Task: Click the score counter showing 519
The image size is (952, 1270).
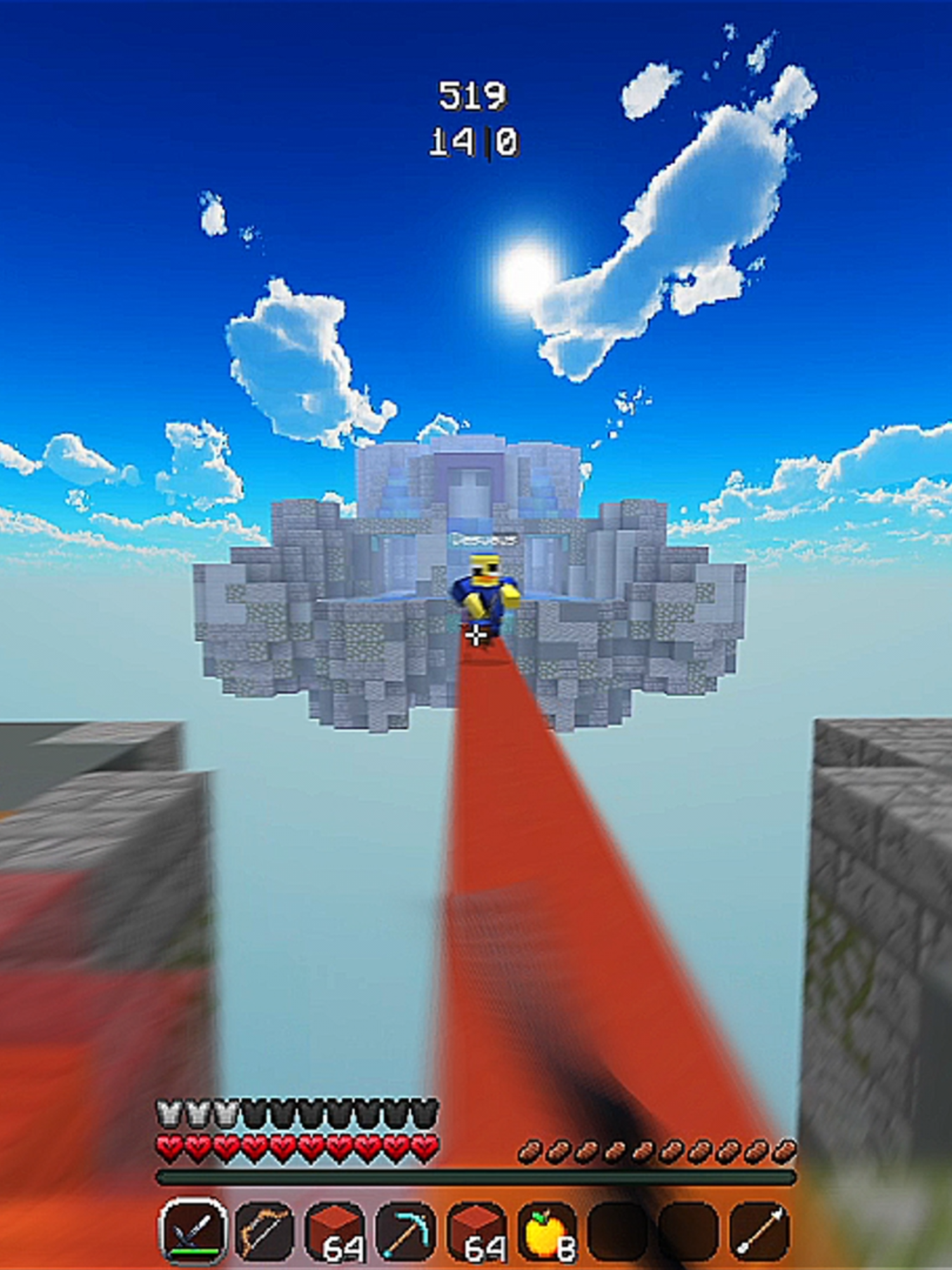Action: (474, 97)
